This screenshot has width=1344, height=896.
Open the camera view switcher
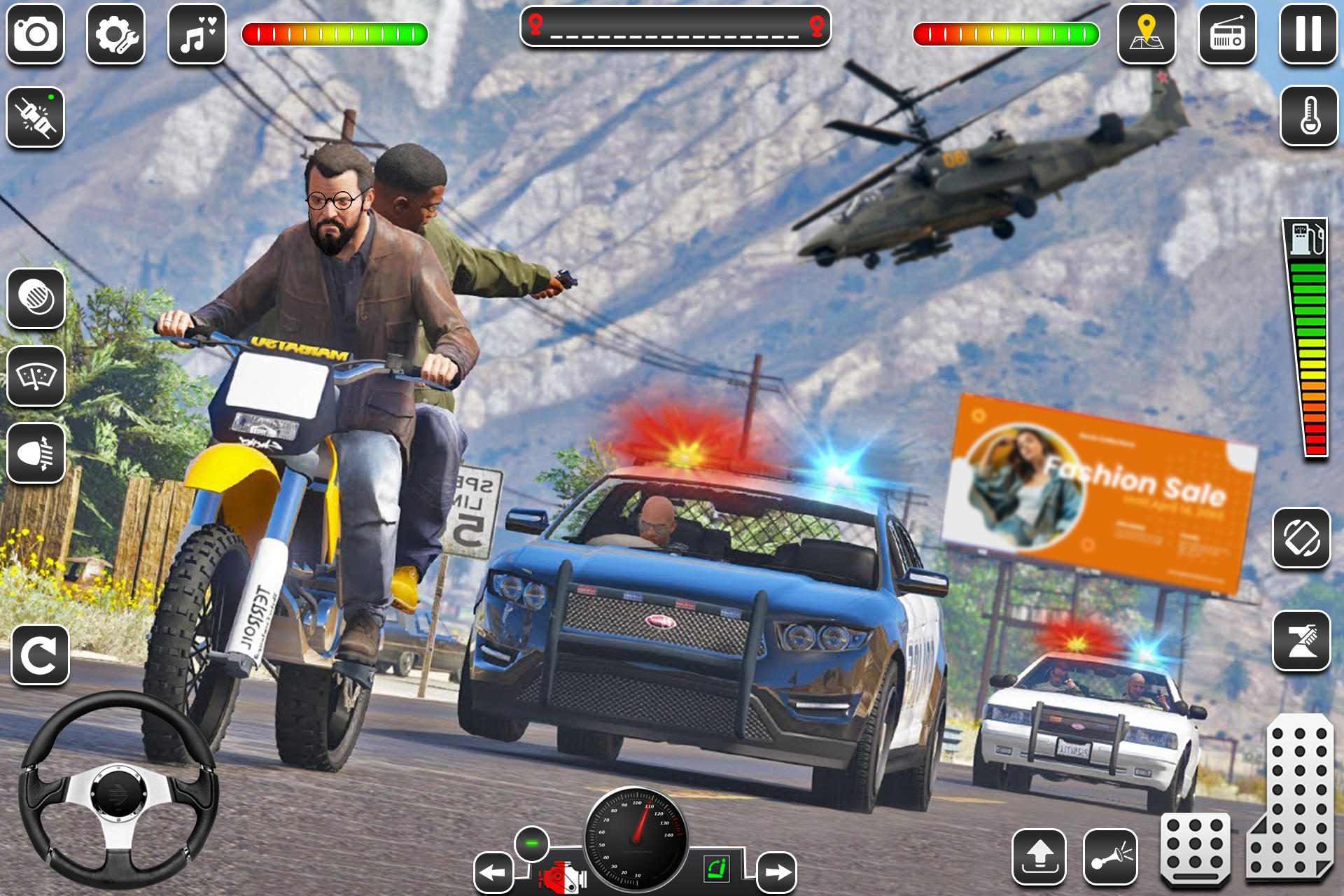35,33
